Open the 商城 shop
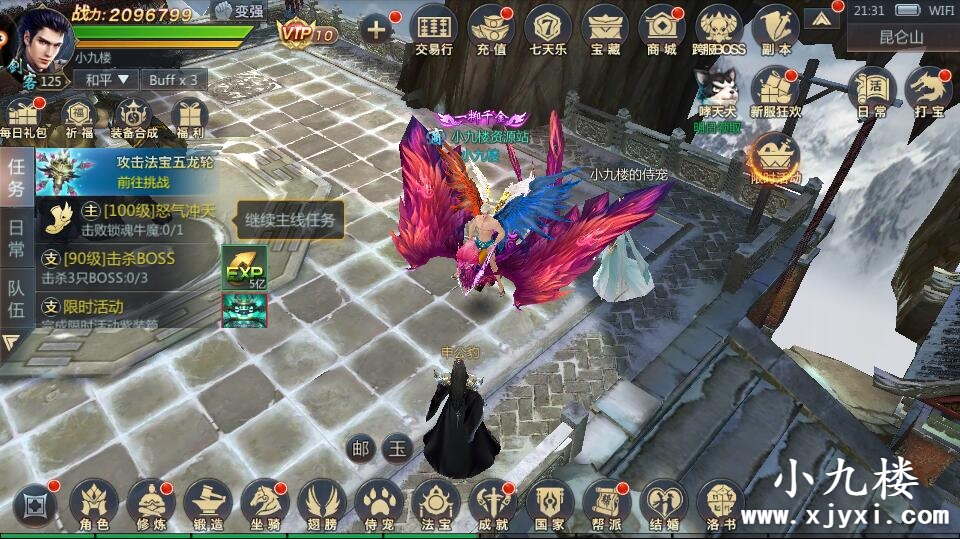960x539 pixels. (x=662, y=28)
